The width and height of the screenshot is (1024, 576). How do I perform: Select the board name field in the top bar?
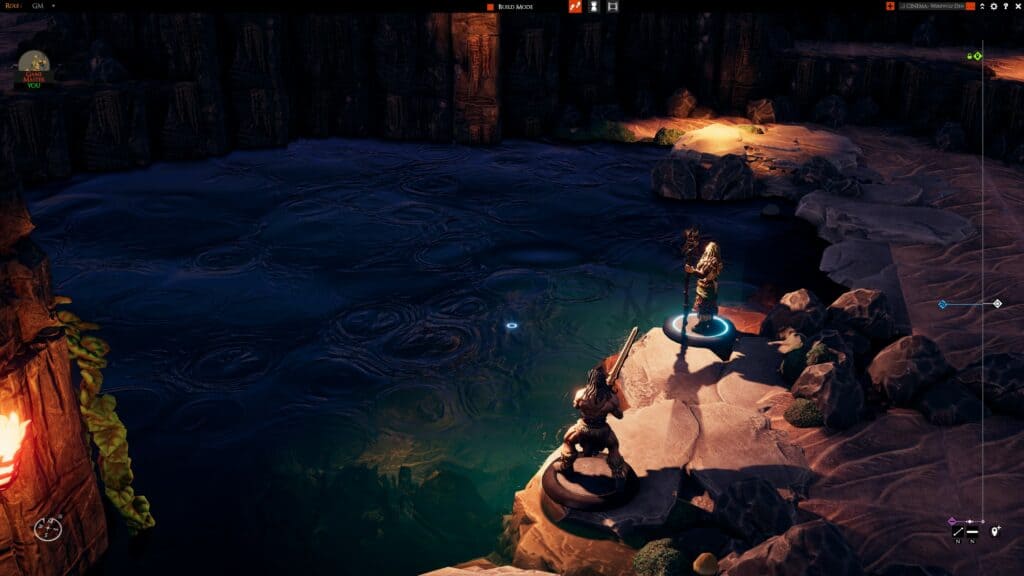[930, 7]
